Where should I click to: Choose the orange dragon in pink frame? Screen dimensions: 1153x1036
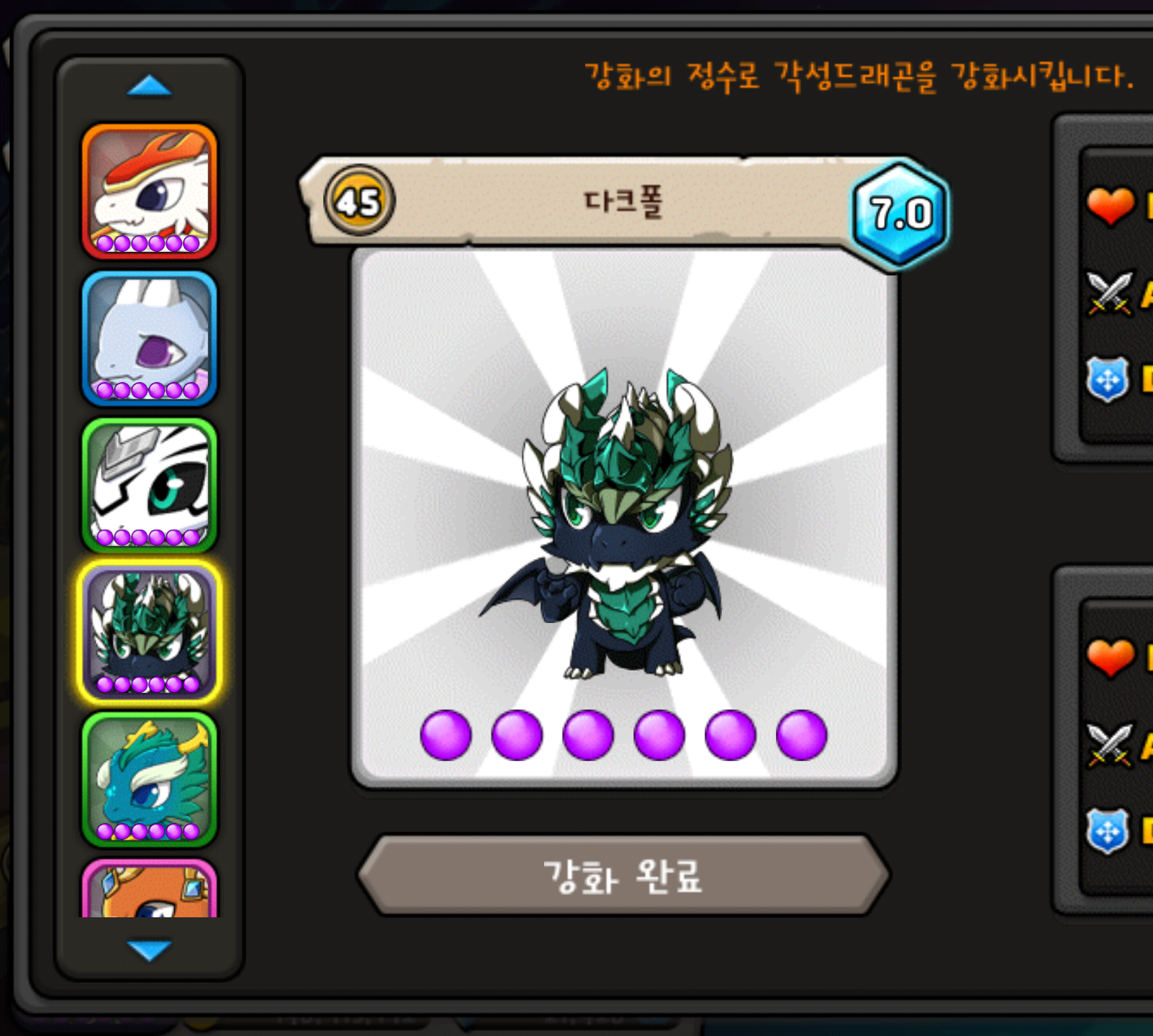tap(150, 891)
